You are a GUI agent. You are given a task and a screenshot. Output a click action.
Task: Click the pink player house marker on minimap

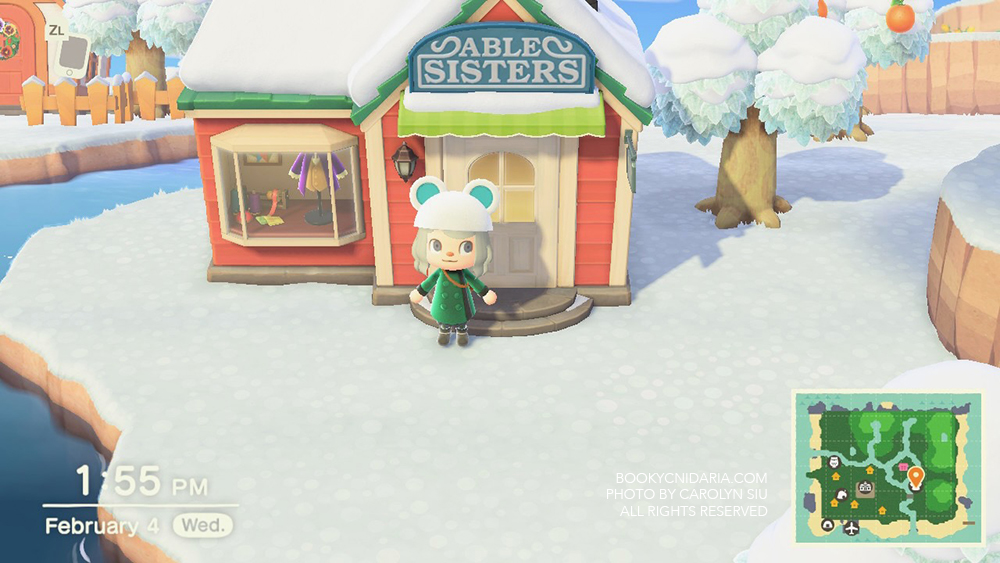pos(903,467)
